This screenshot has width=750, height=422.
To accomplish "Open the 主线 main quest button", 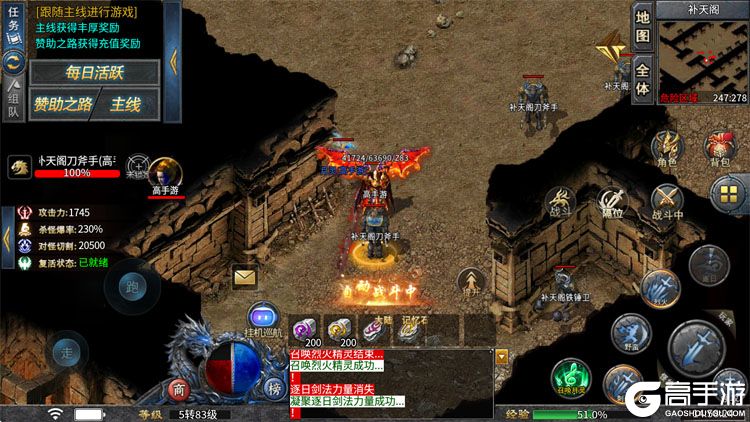I will click(x=126, y=104).
